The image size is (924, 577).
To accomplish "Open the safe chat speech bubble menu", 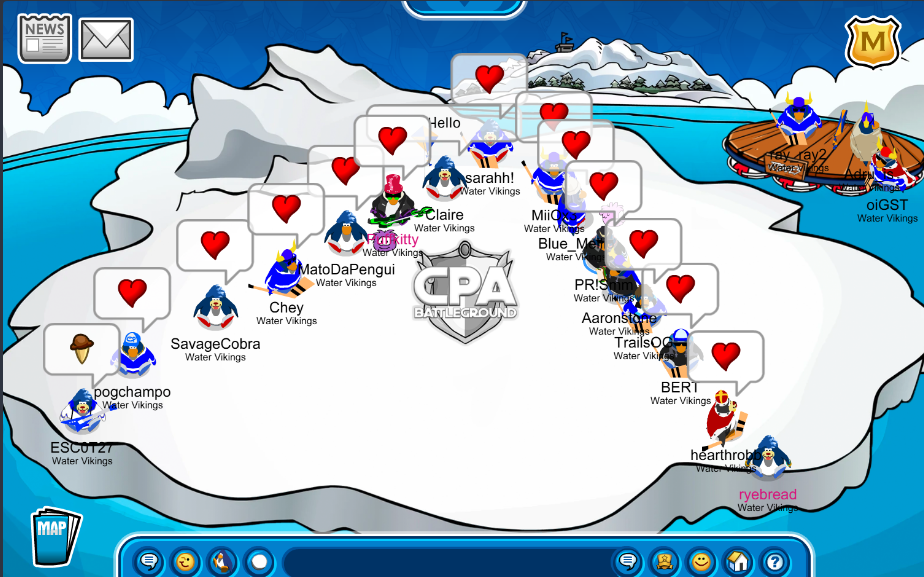I will tap(149, 561).
